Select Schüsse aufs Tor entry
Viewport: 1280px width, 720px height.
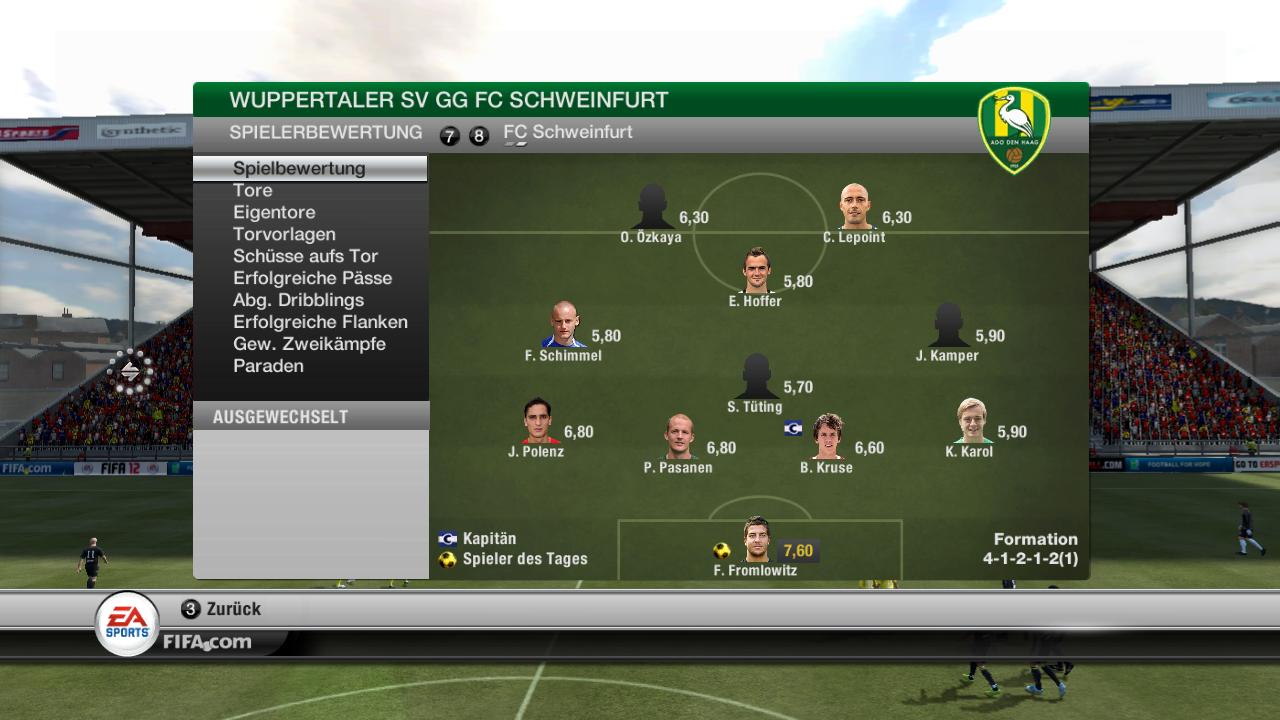coord(305,256)
